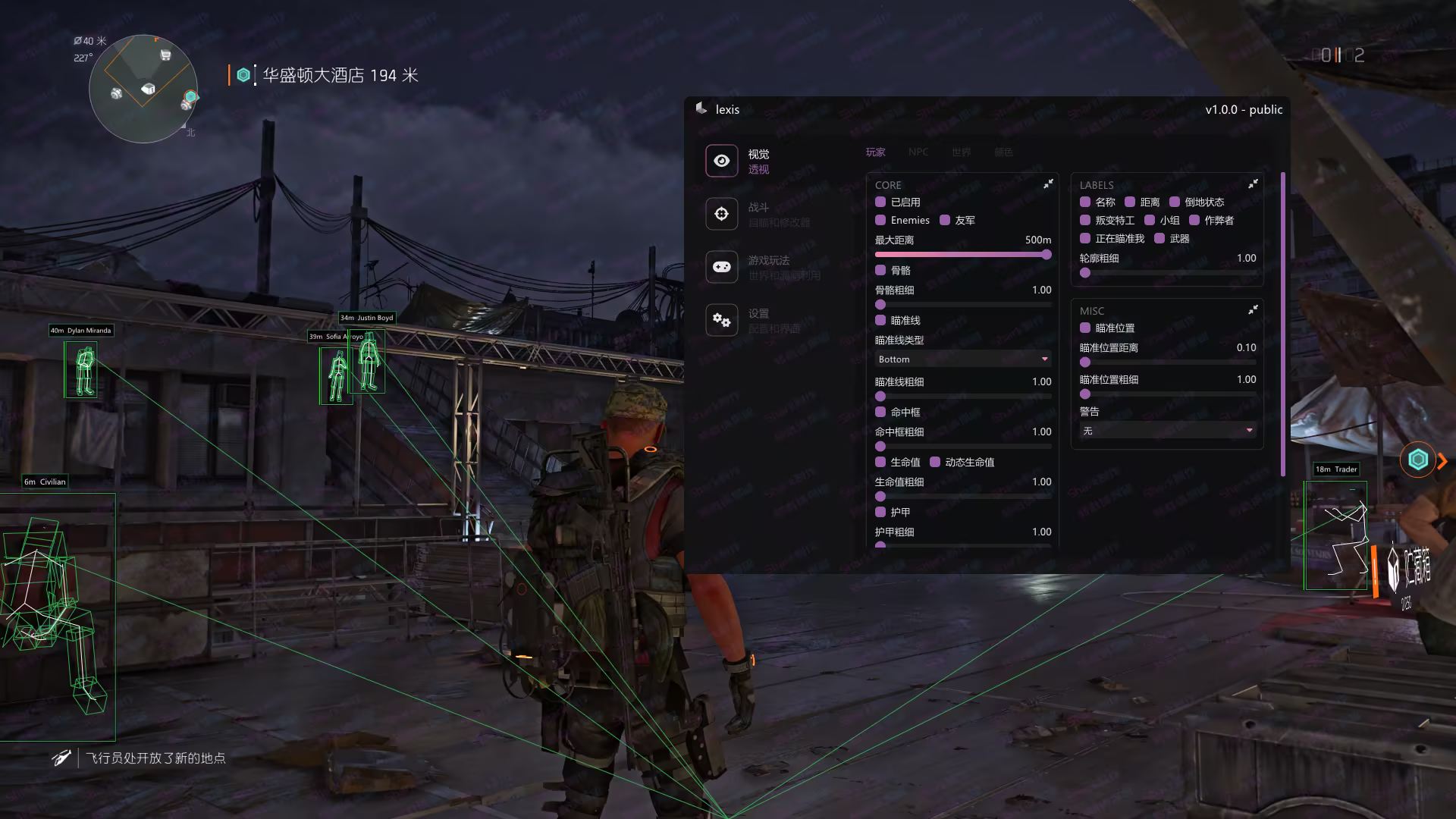Toggle the 名称 (Name) label checkbox
Viewport: 1456px width, 819px height.
(1085, 202)
